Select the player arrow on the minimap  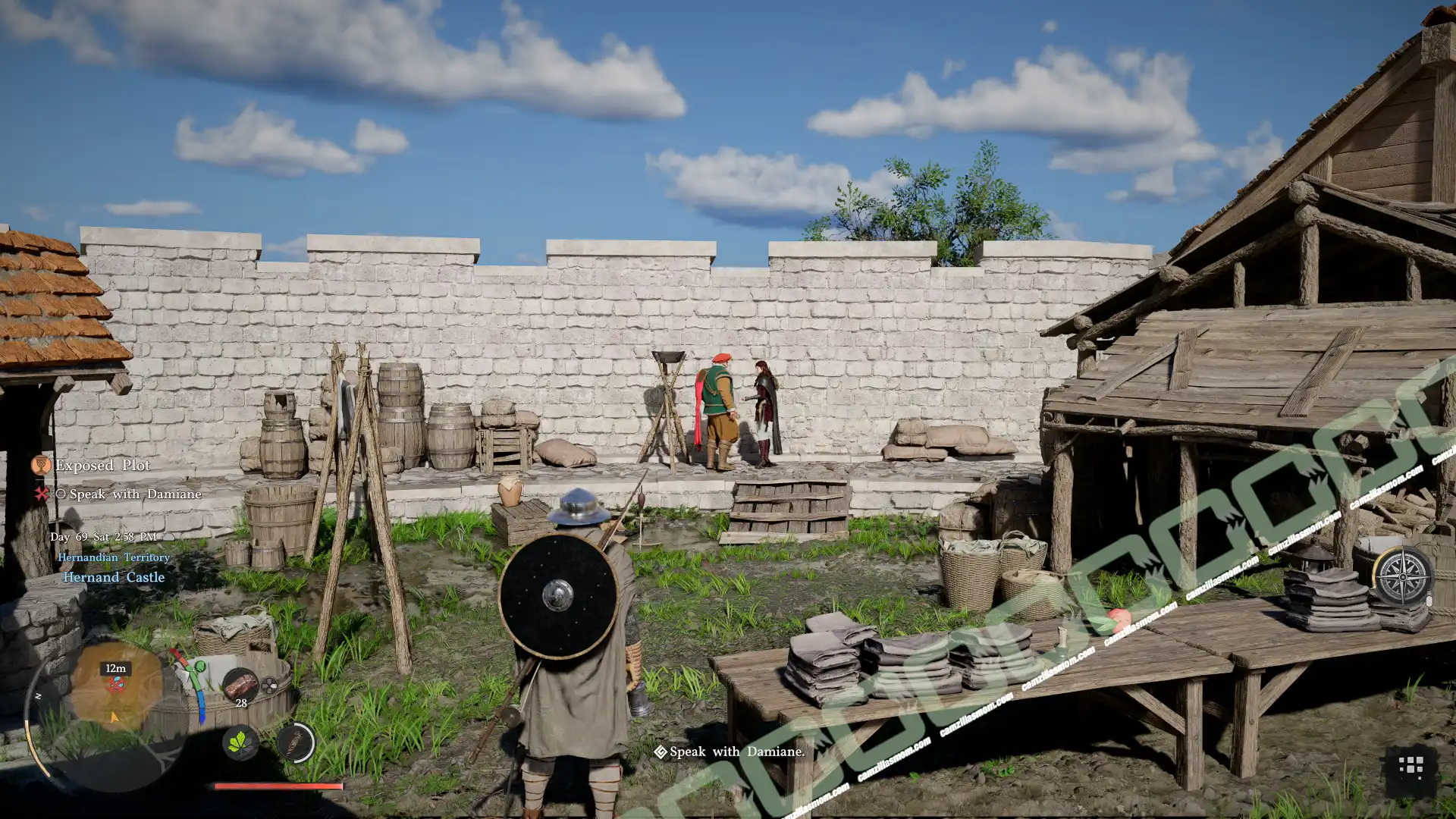coord(114,719)
